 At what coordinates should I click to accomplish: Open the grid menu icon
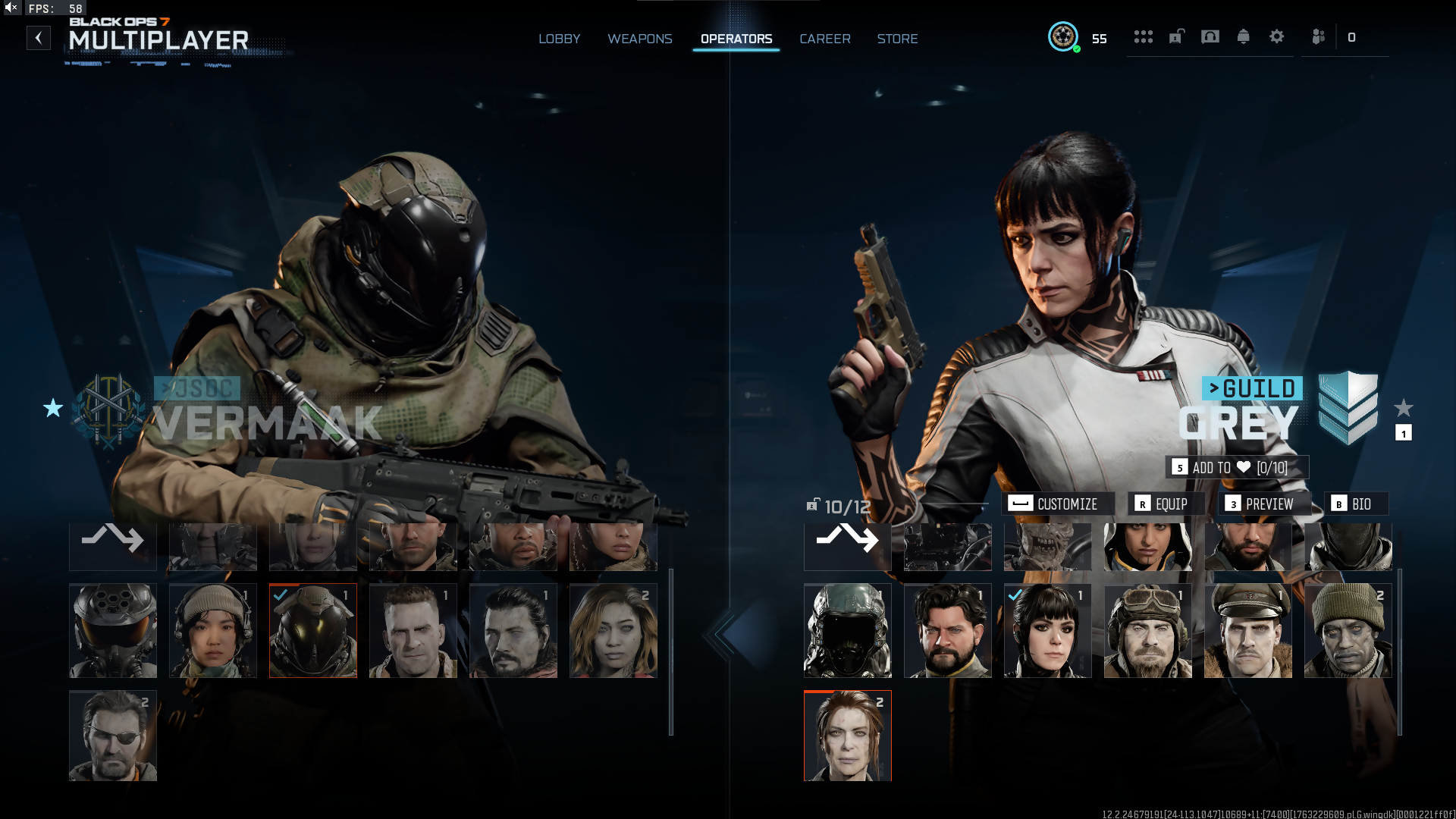click(x=1143, y=36)
